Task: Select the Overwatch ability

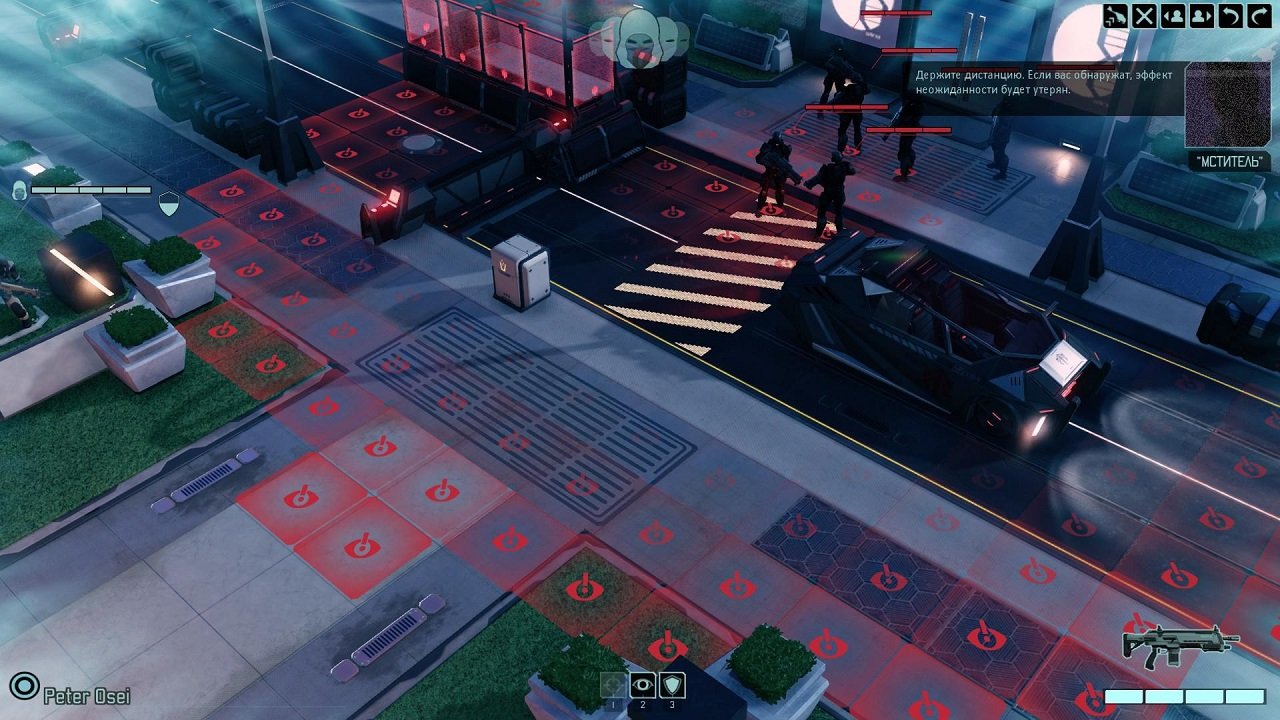Action: pyautogui.click(x=643, y=686)
